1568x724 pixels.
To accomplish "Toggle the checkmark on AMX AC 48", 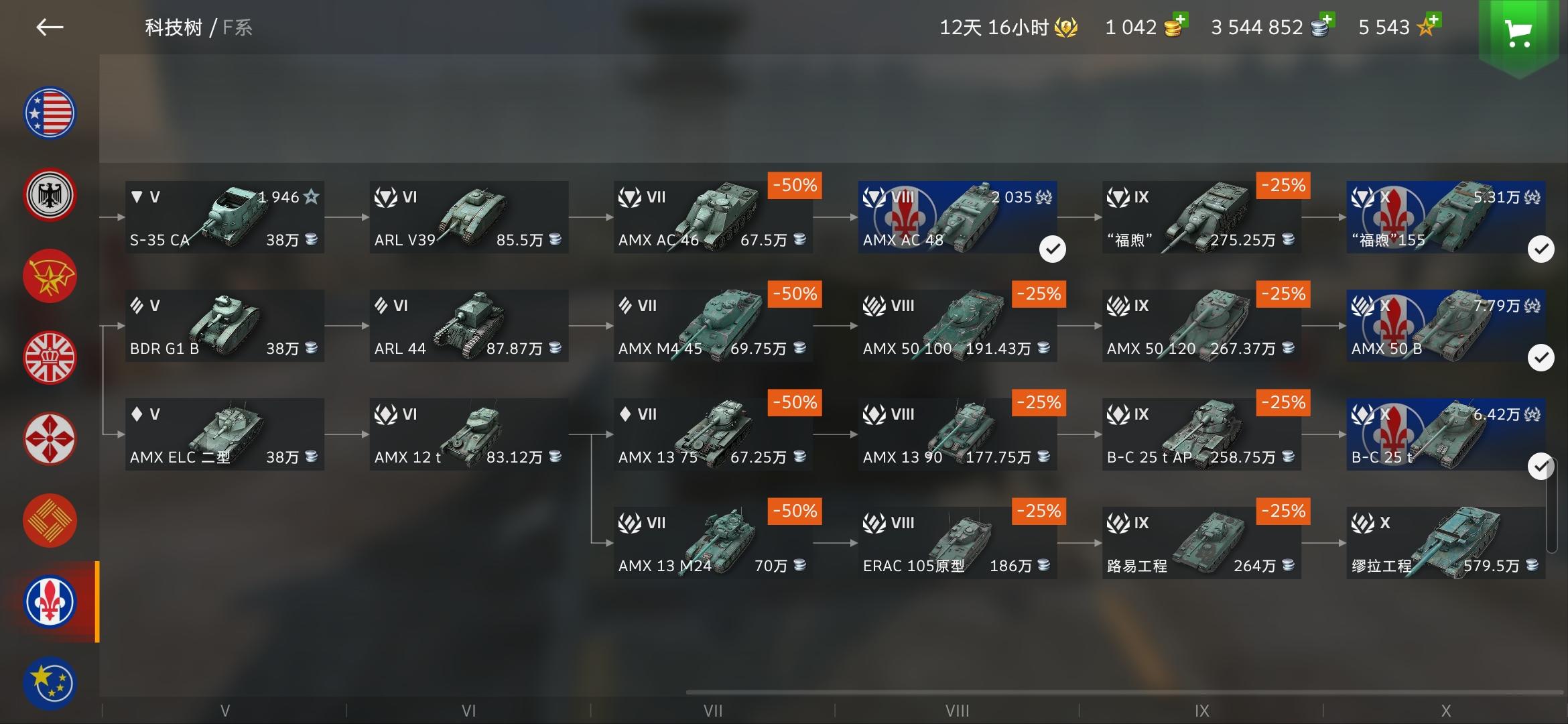I will [1053, 249].
